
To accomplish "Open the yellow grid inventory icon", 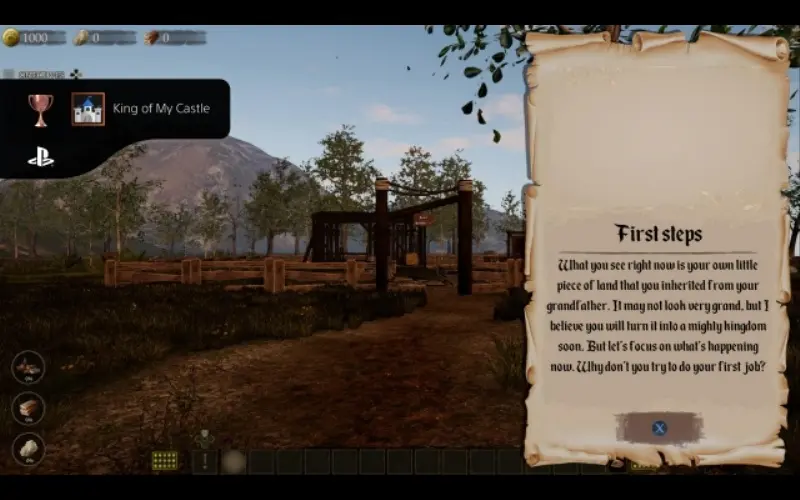I will [x=165, y=460].
